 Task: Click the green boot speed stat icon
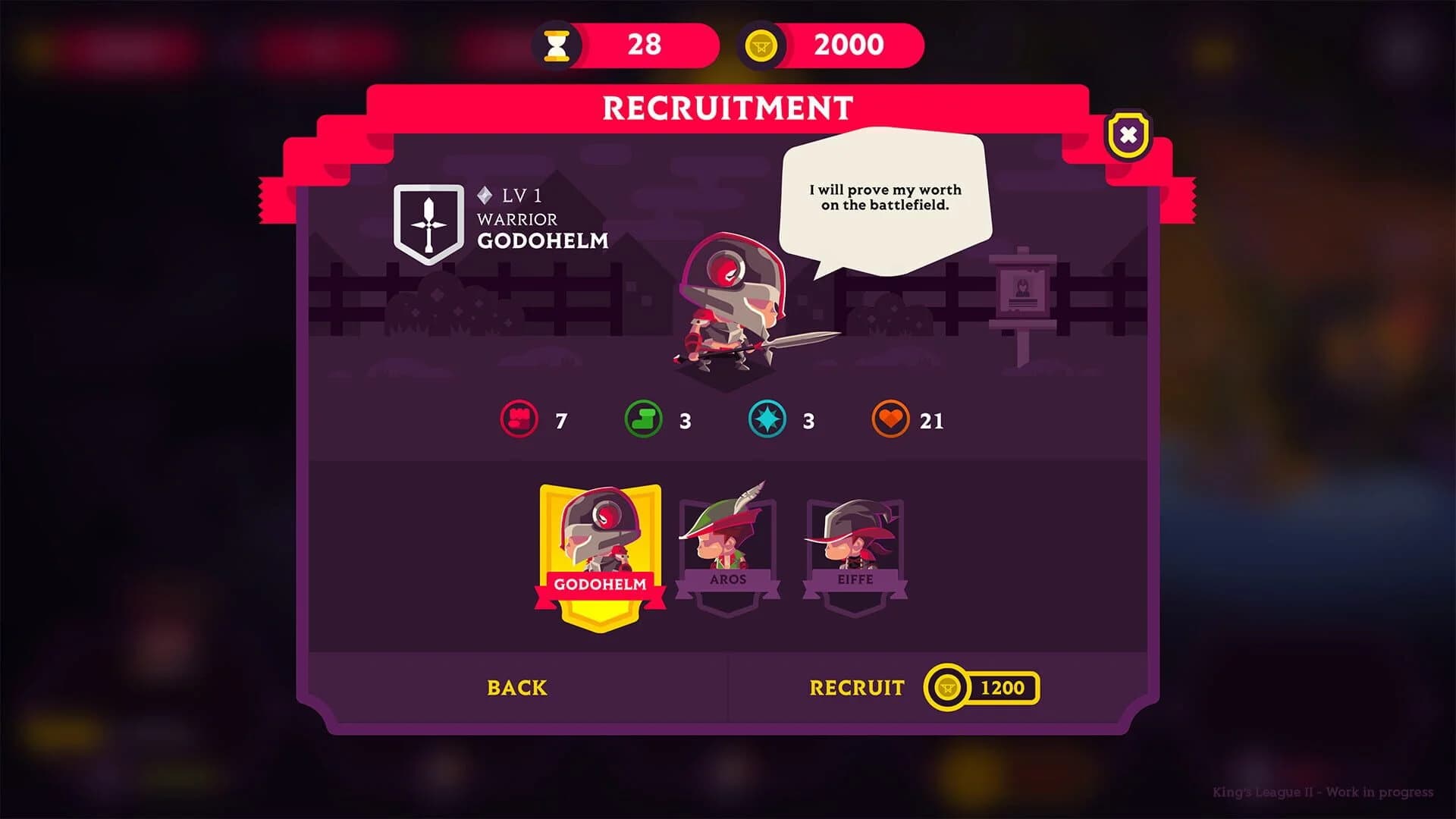pyautogui.click(x=643, y=421)
